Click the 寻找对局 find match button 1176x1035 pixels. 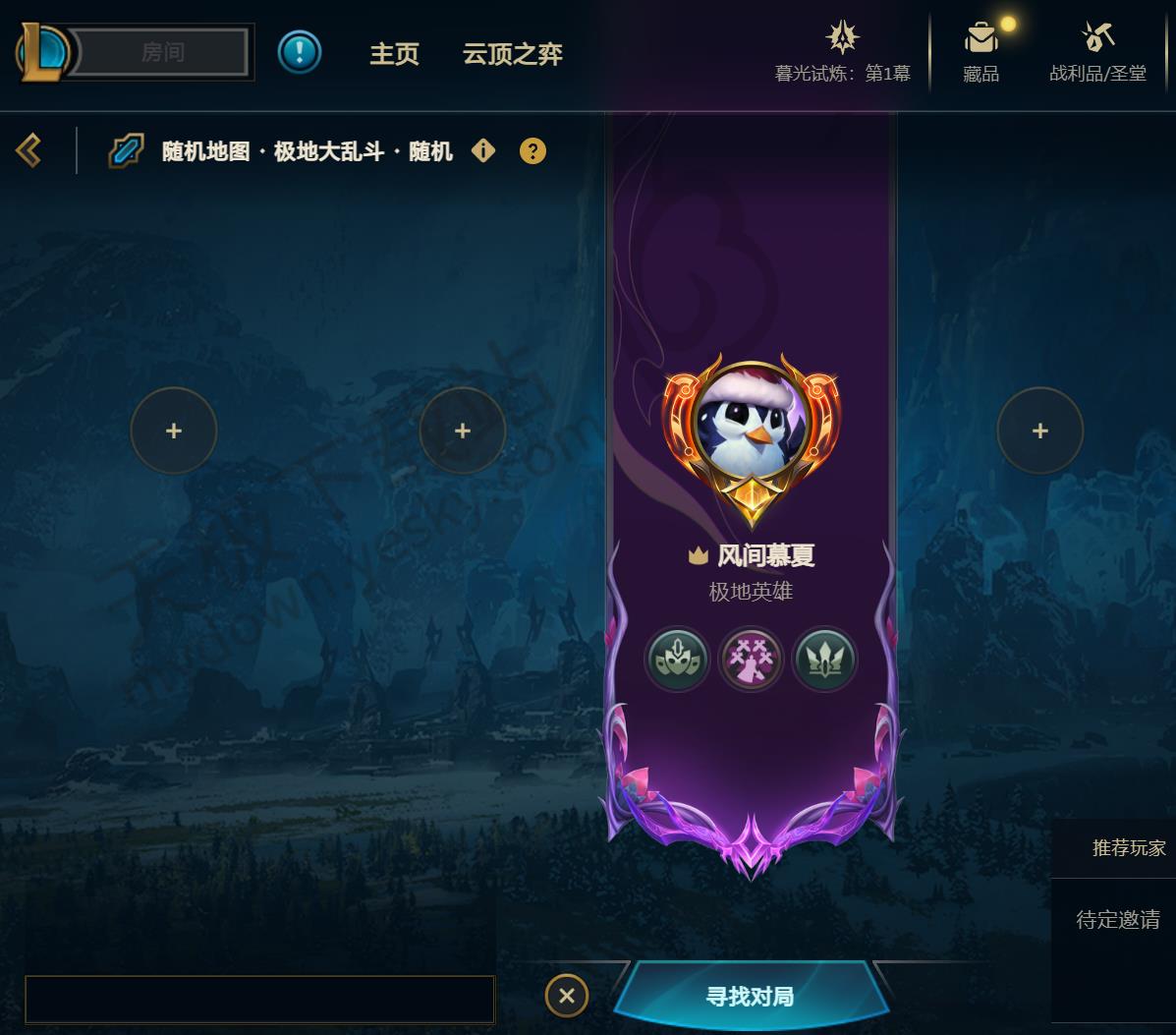click(750, 997)
